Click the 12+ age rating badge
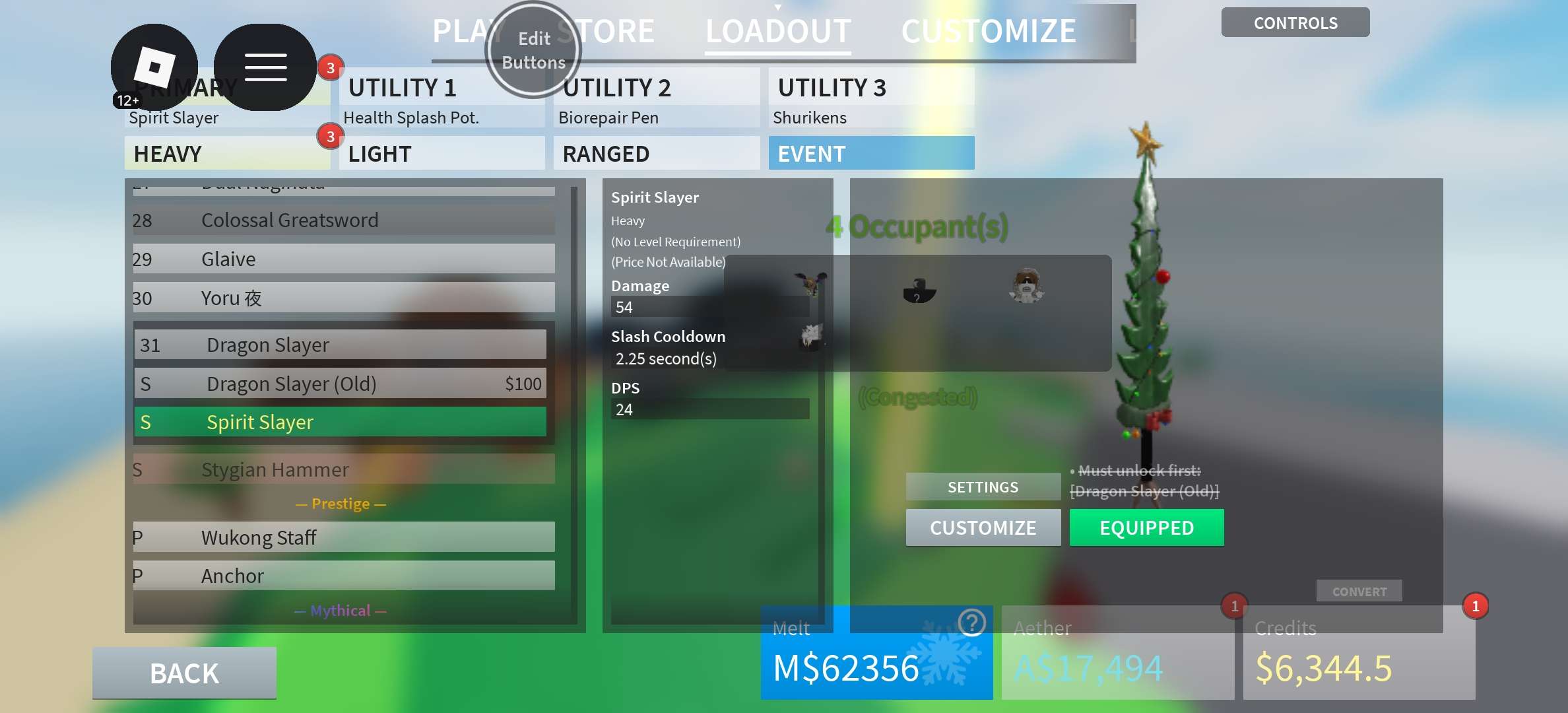The height and width of the screenshot is (713, 1568). coord(126,100)
